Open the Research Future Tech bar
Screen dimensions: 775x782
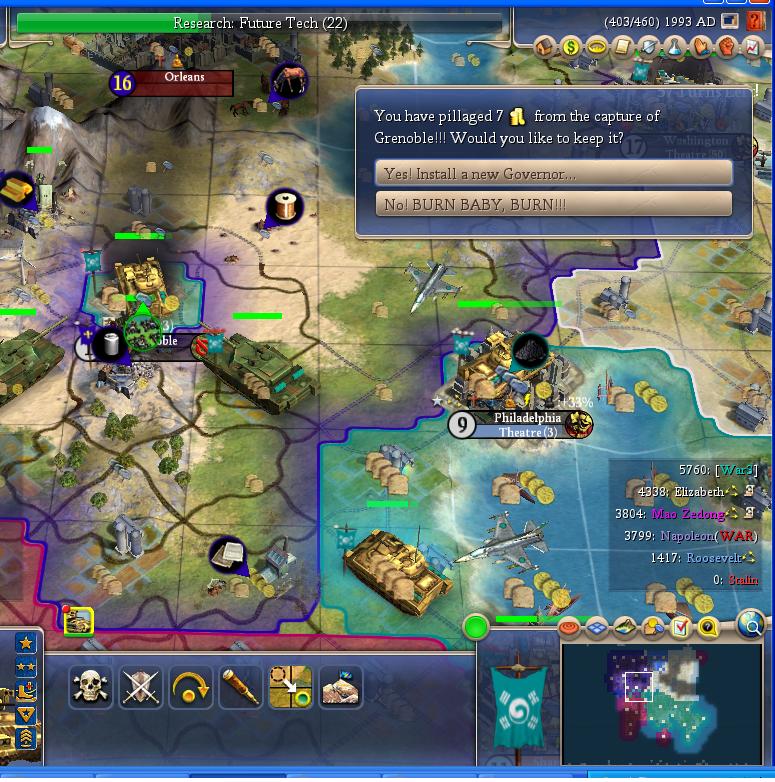coord(260,22)
